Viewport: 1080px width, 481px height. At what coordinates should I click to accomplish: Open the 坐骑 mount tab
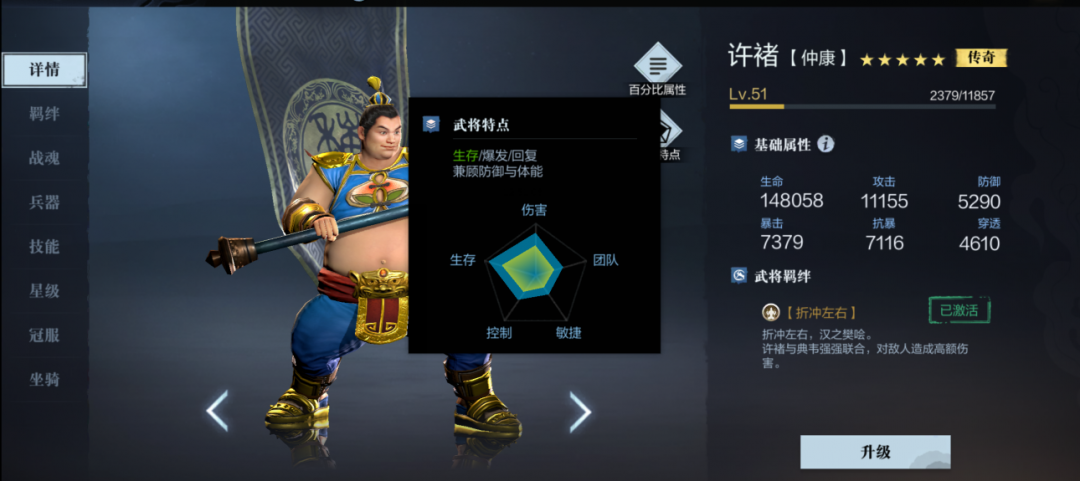[44, 379]
